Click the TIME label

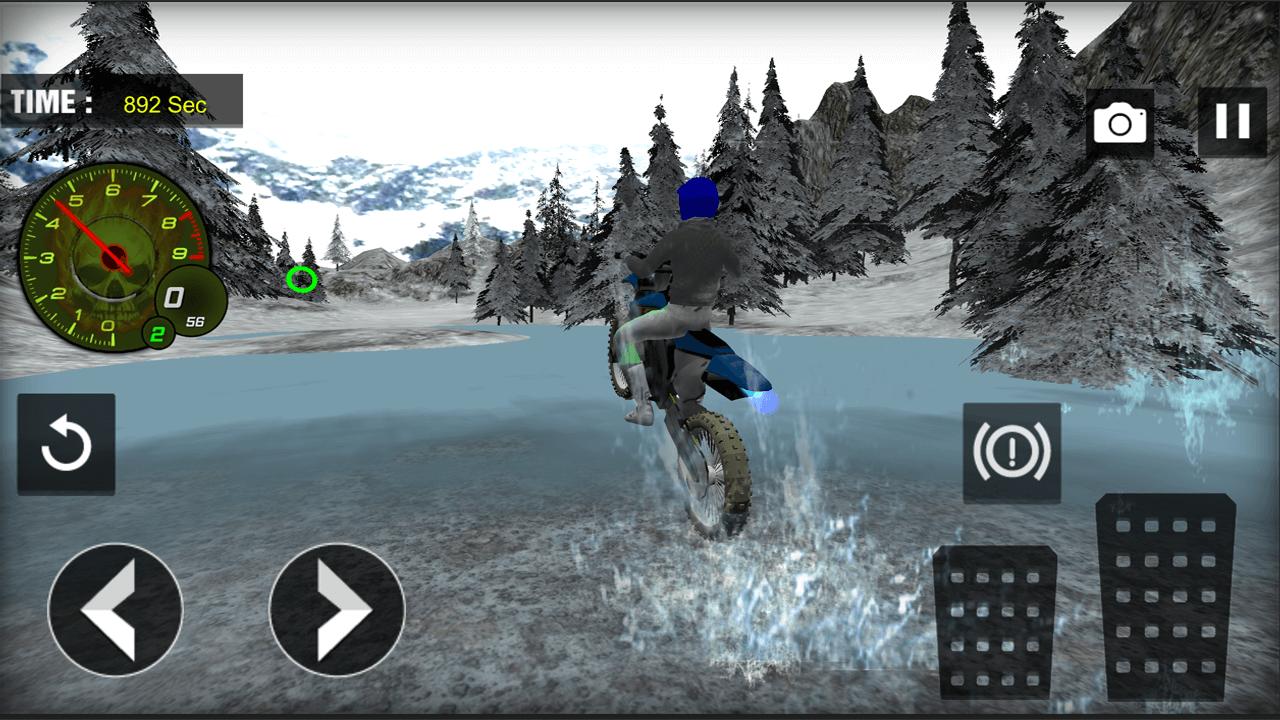pyautogui.click(x=42, y=99)
